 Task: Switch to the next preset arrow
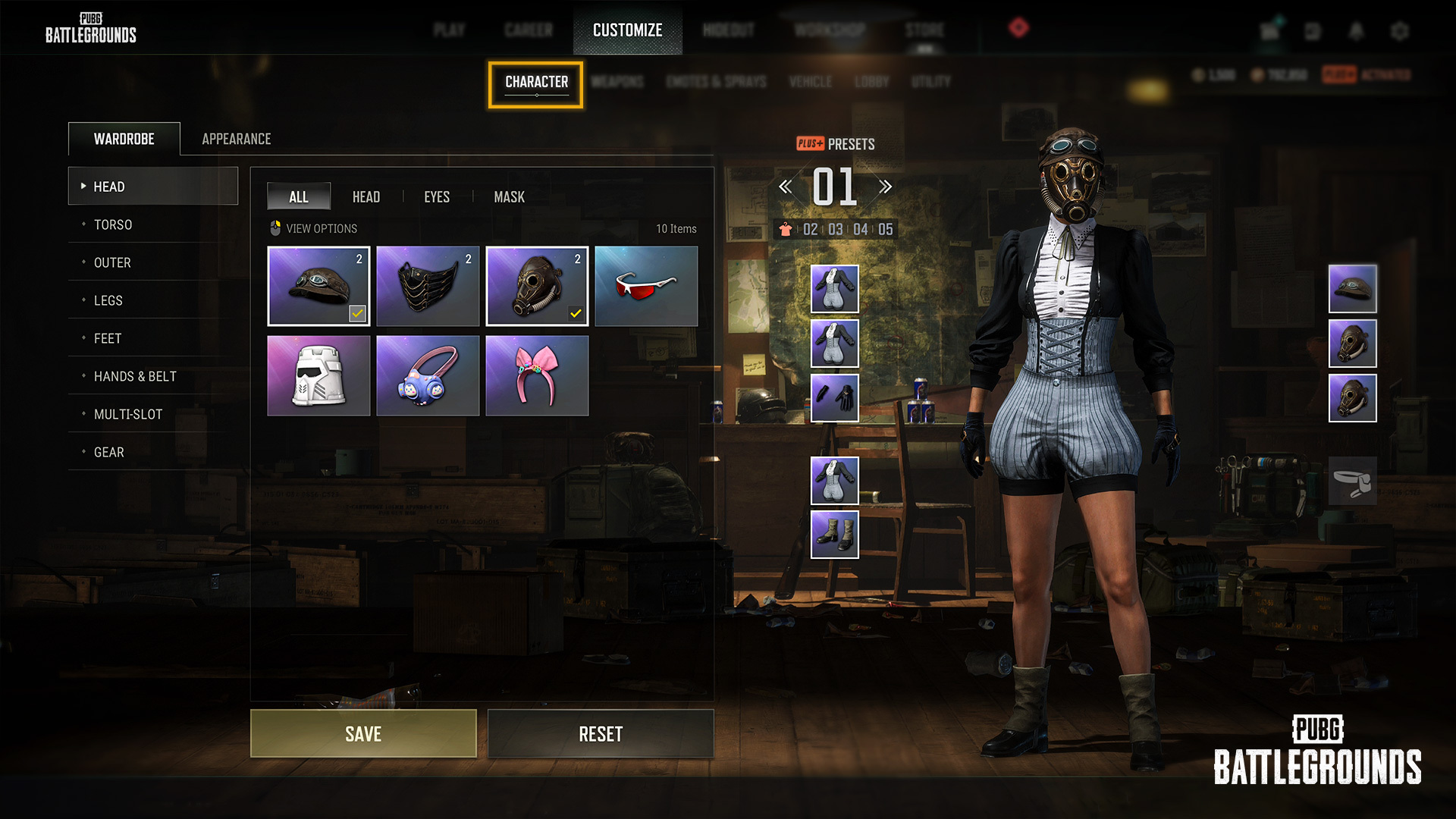885,187
